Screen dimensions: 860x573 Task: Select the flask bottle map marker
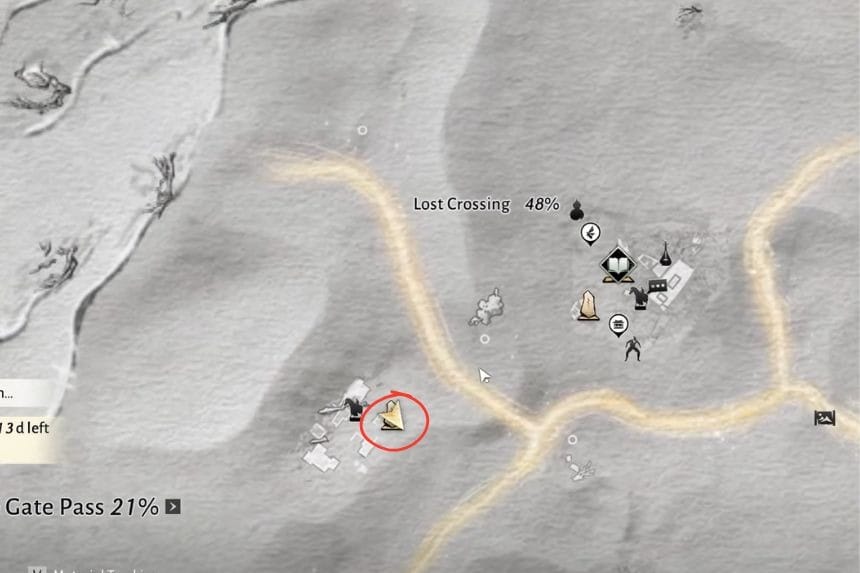[664, 254]
